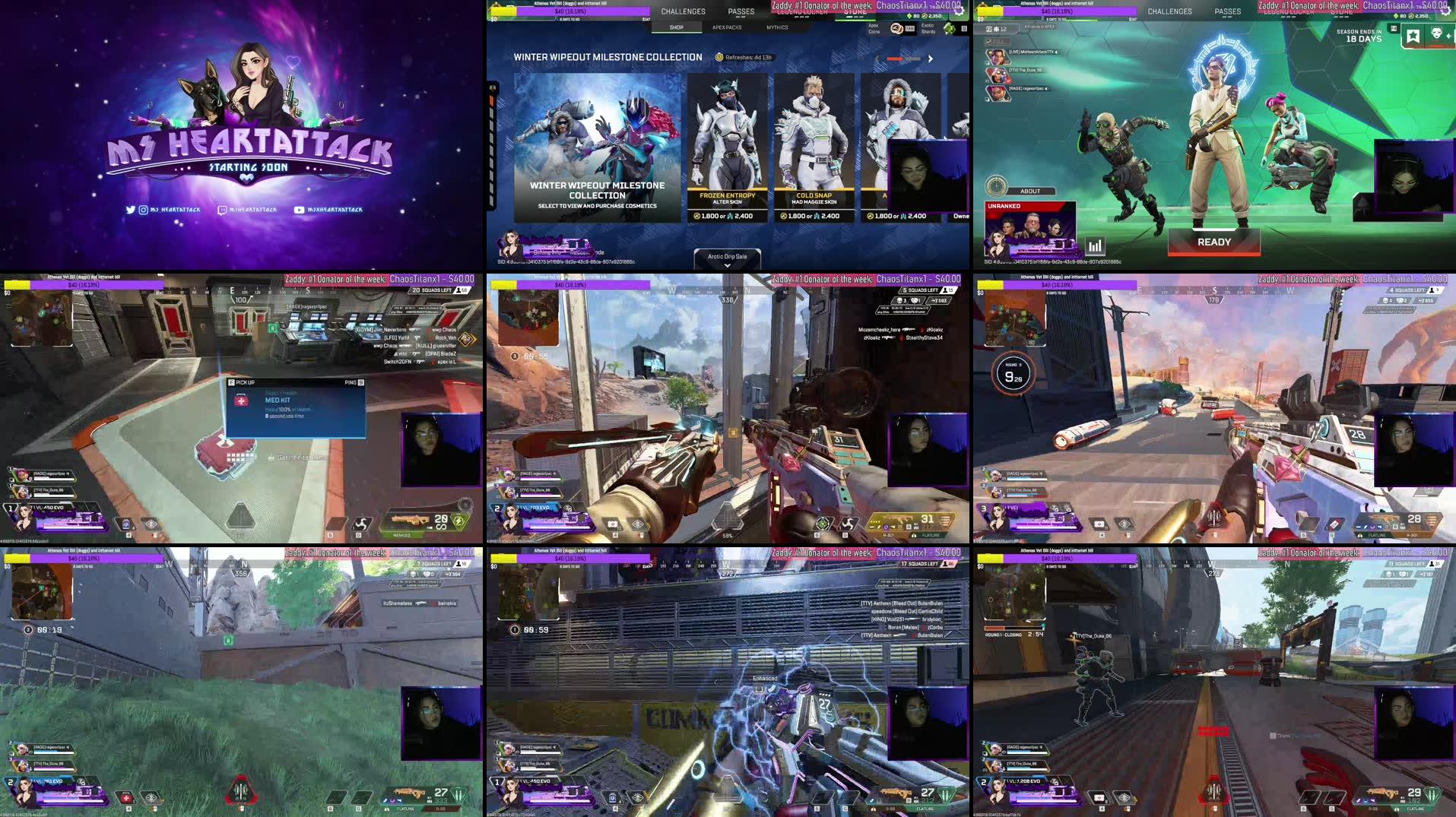Enable the Fill teammates checkbox

(x=989, y=40)
